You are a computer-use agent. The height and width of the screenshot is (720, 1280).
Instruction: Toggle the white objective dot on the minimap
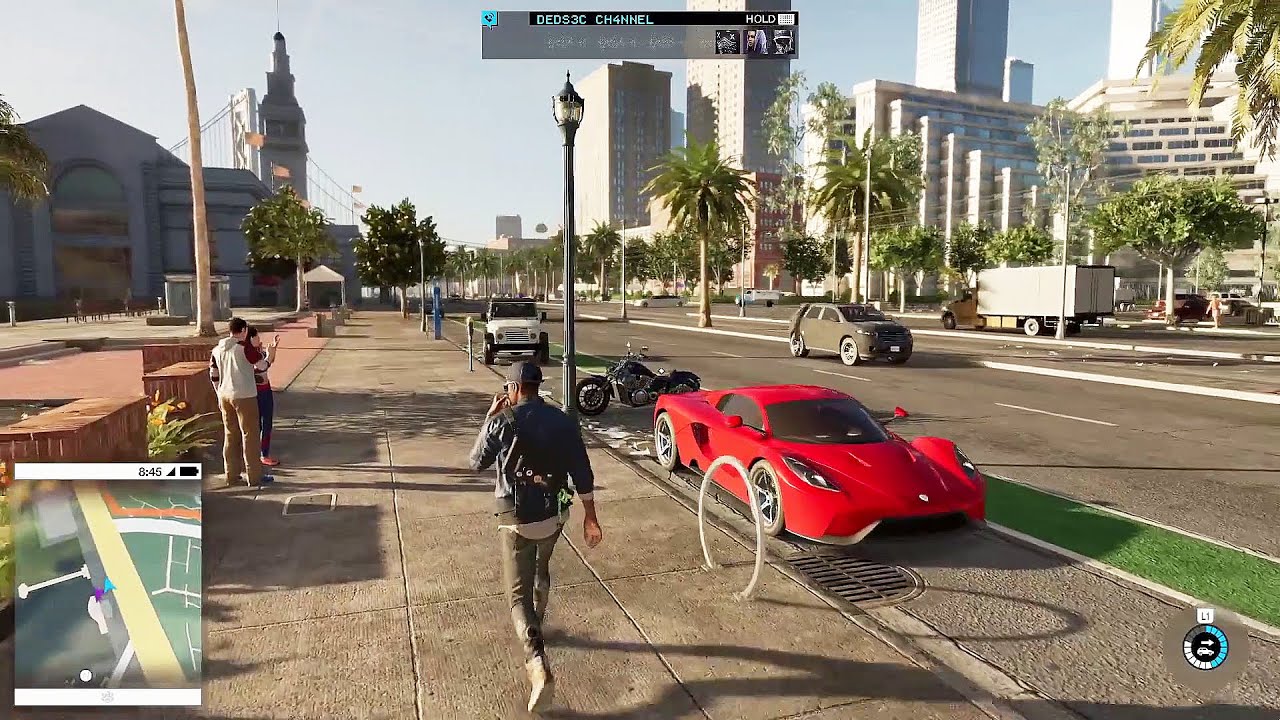(86, 673)
